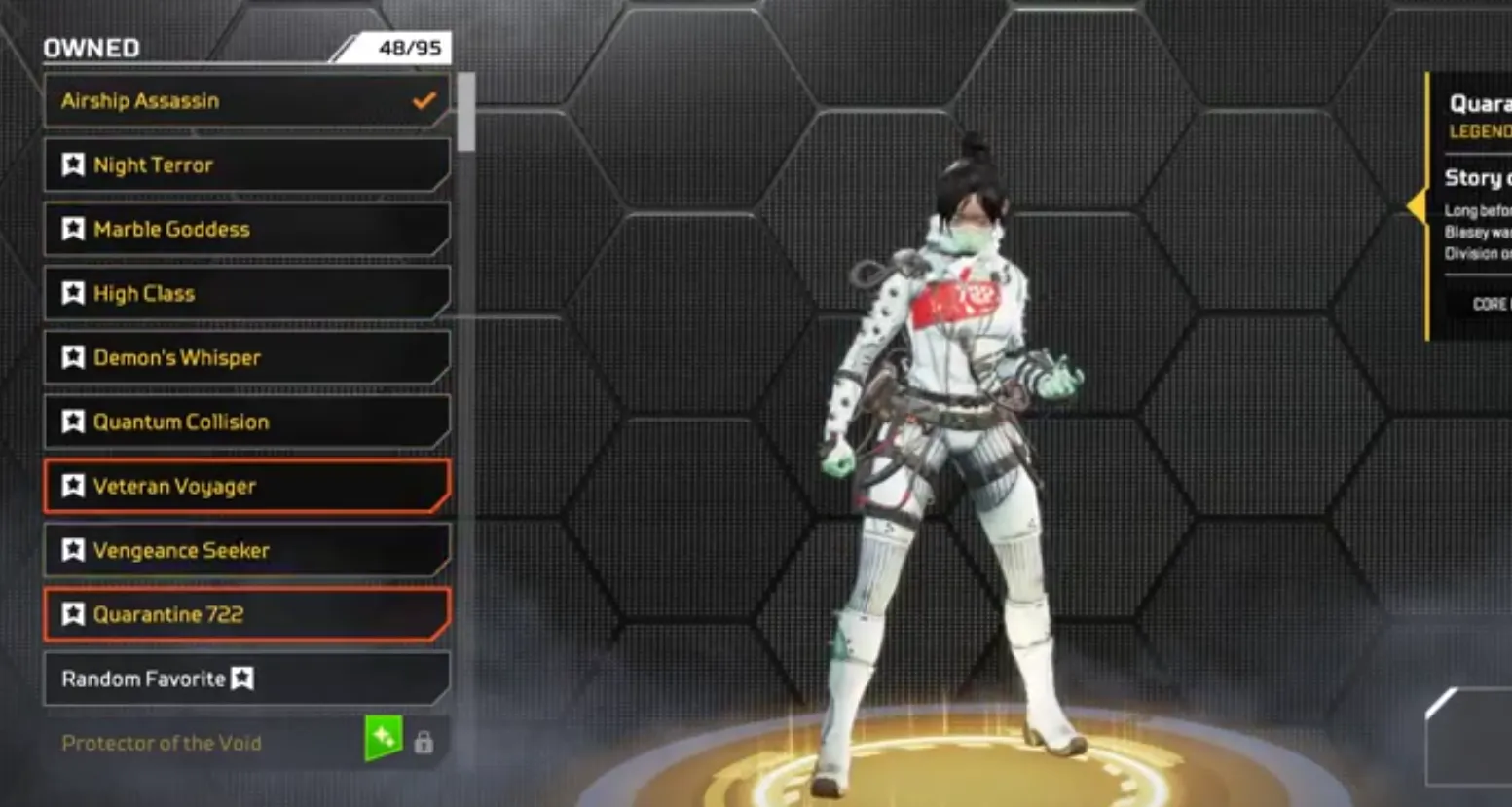Click the star icon on Random Favorite
Image resolution: width=1512 pixels, height=807 pixels.
243,679
